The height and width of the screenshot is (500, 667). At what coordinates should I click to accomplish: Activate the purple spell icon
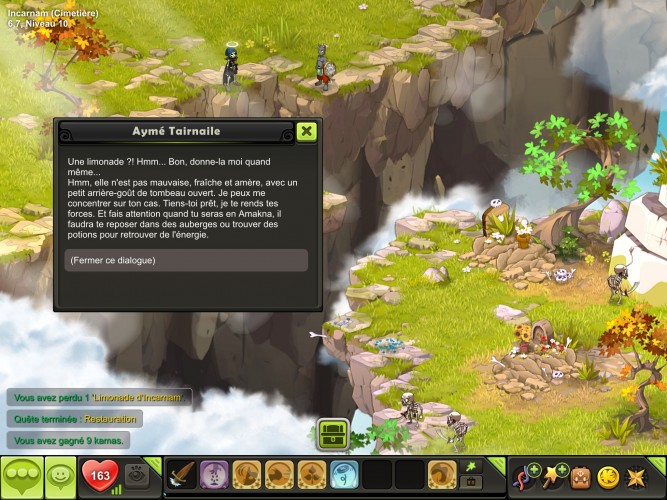click(x=214, y=474)
